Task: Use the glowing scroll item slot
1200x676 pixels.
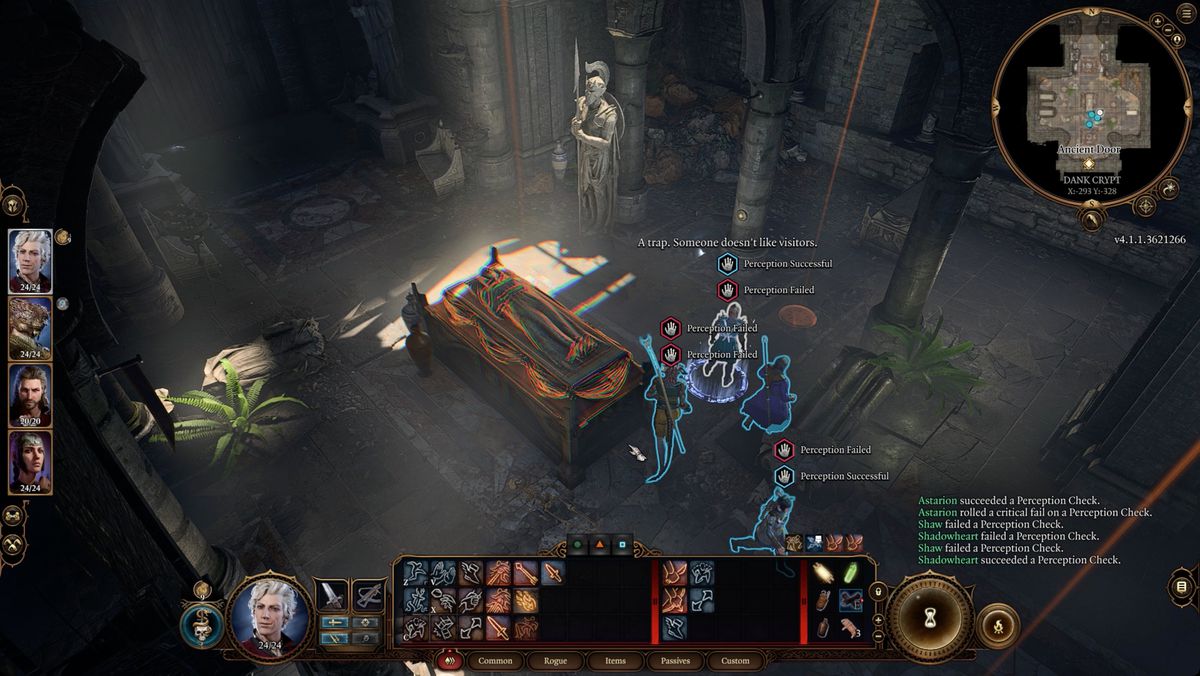Action: click(823, 573)
